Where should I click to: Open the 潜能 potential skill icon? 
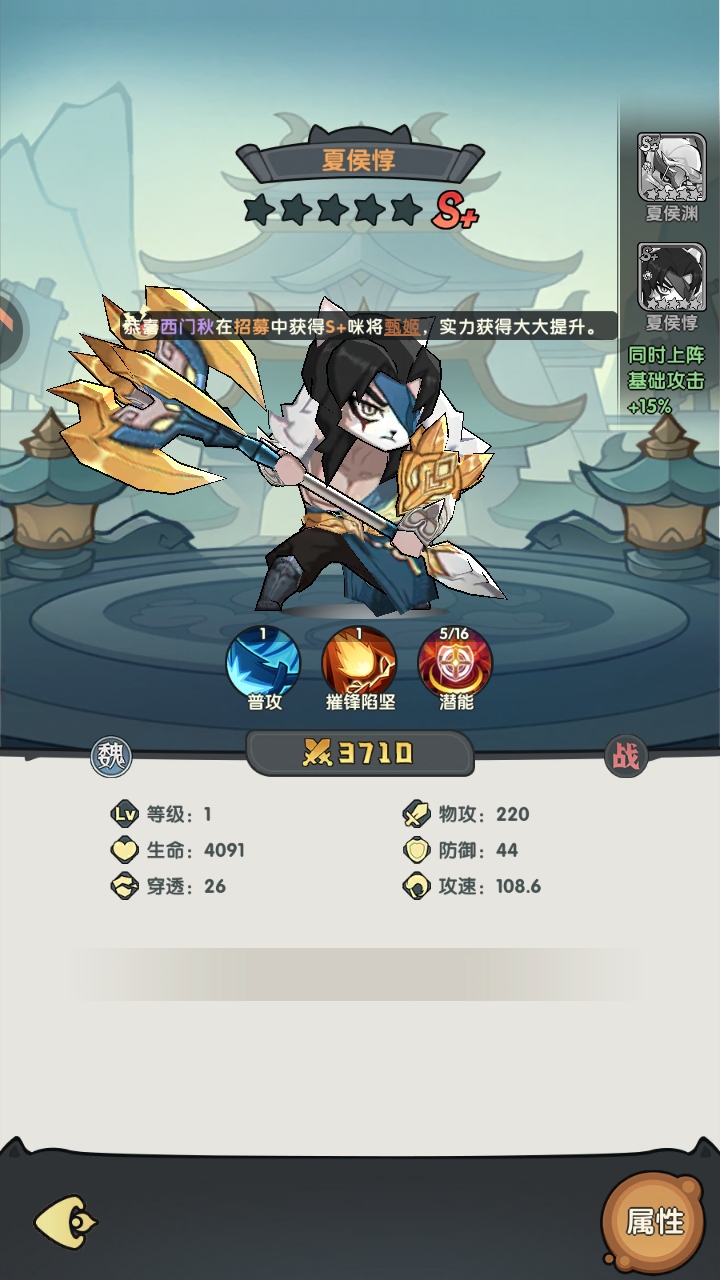click(455, 662)
